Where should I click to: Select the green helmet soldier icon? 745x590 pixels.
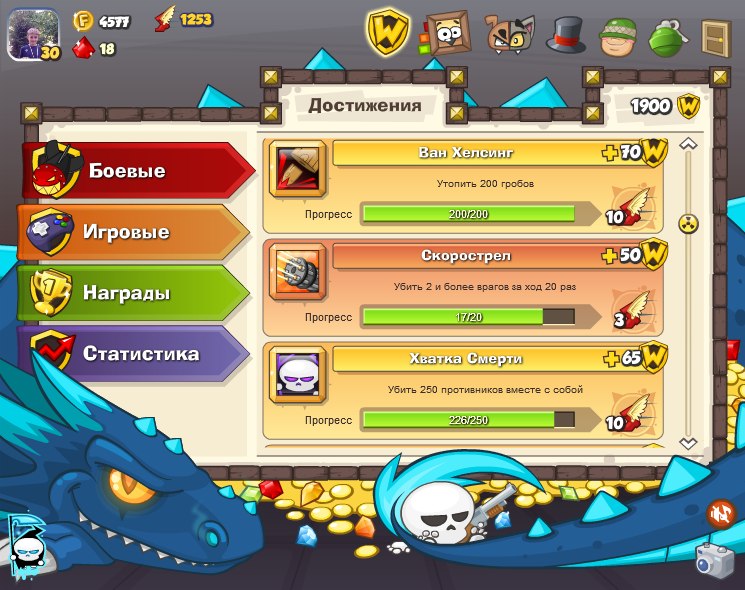coord(618,36)
